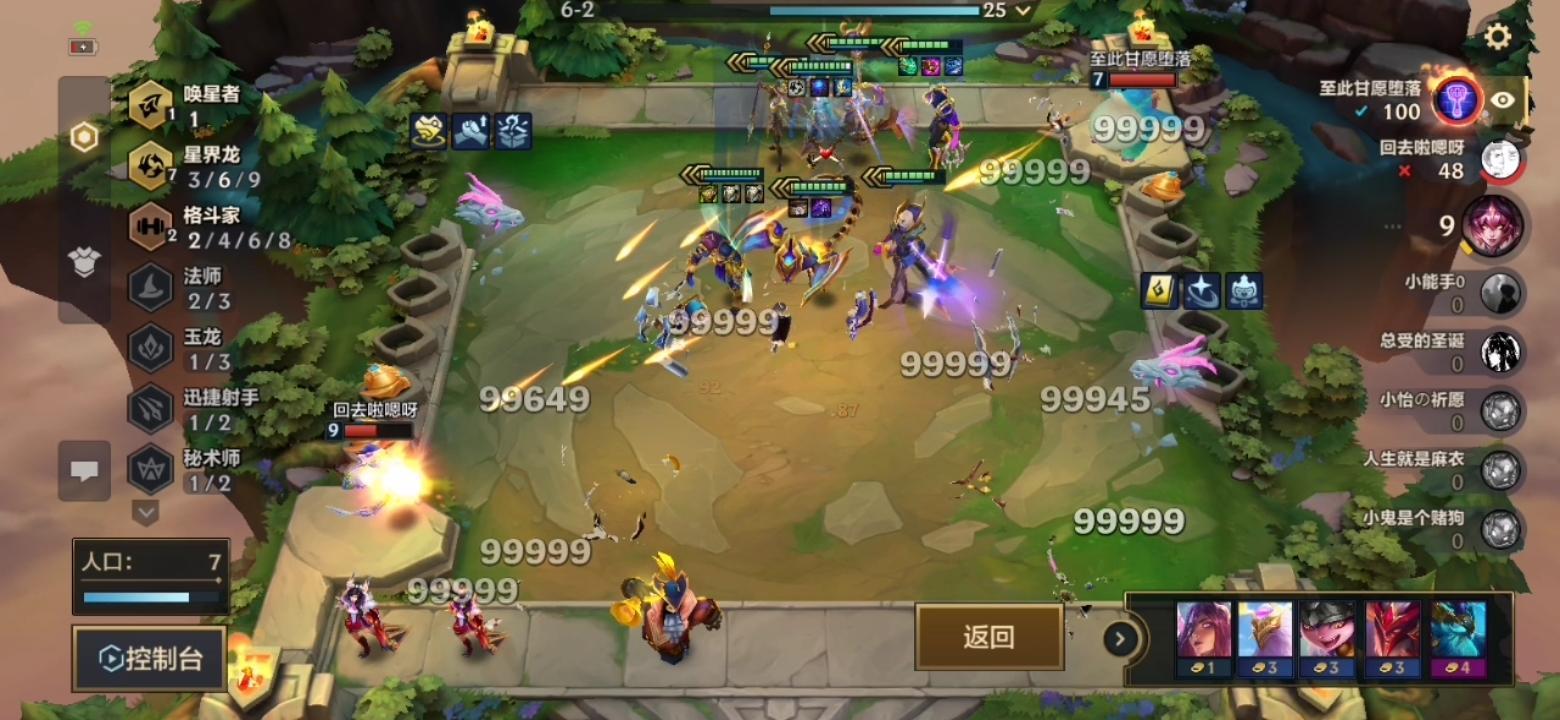
Task: Click the star swirl icon next to the rulebook
Action: pyautogui.click(x=1203, y=290)
